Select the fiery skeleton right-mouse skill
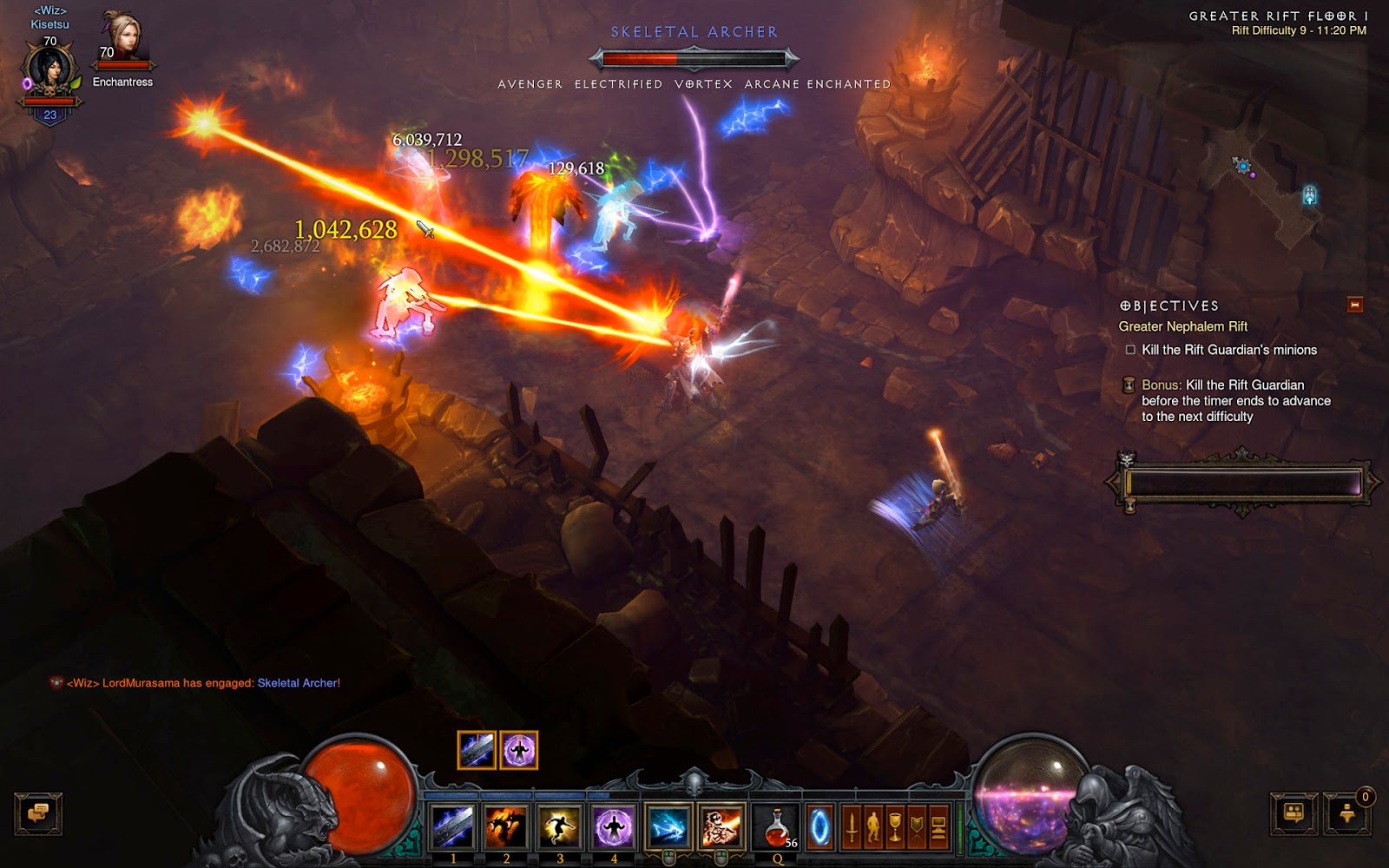The width and height of the screenshot is (1389, 868). [721, 825]
